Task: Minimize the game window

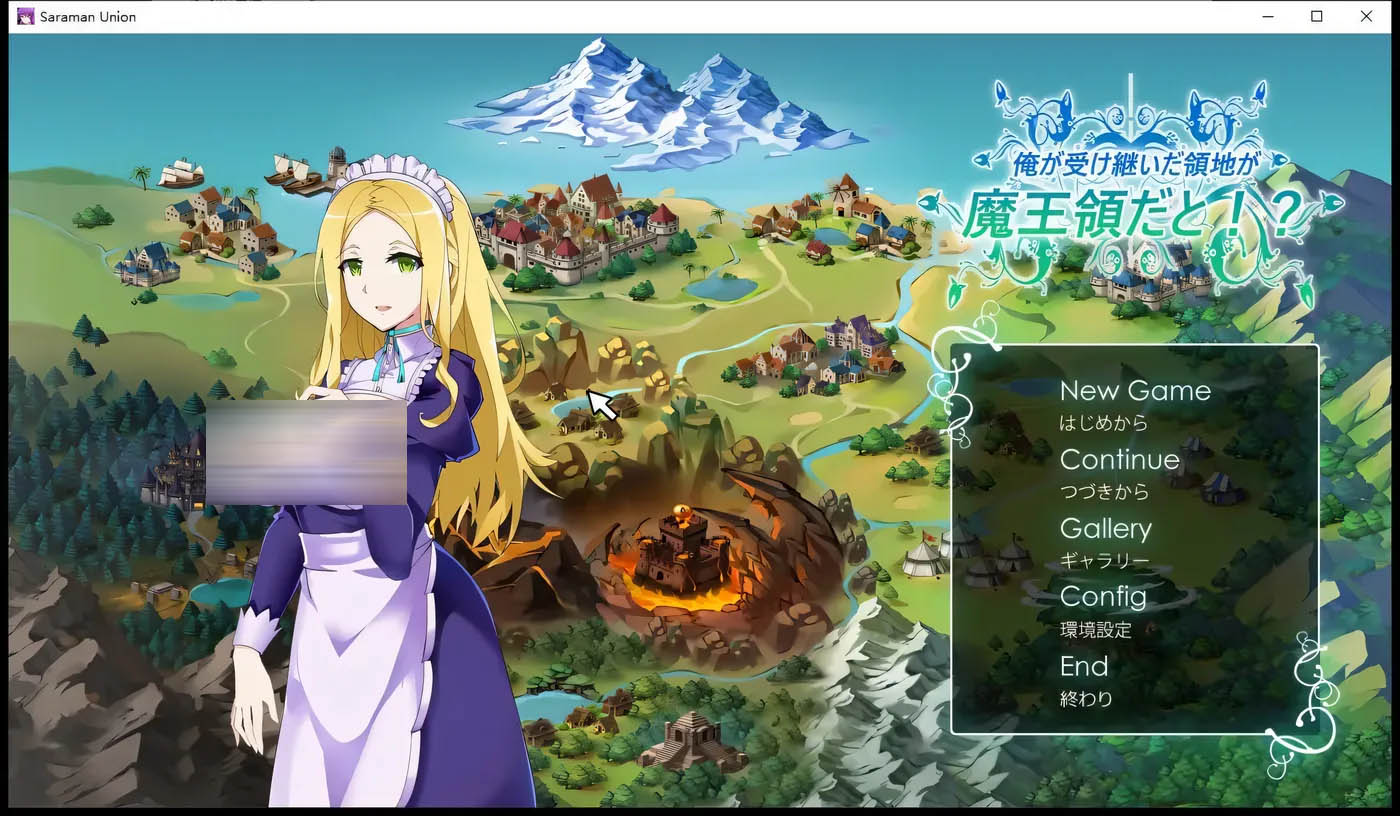Action: pyautogui.click(x=1268, y=16)
